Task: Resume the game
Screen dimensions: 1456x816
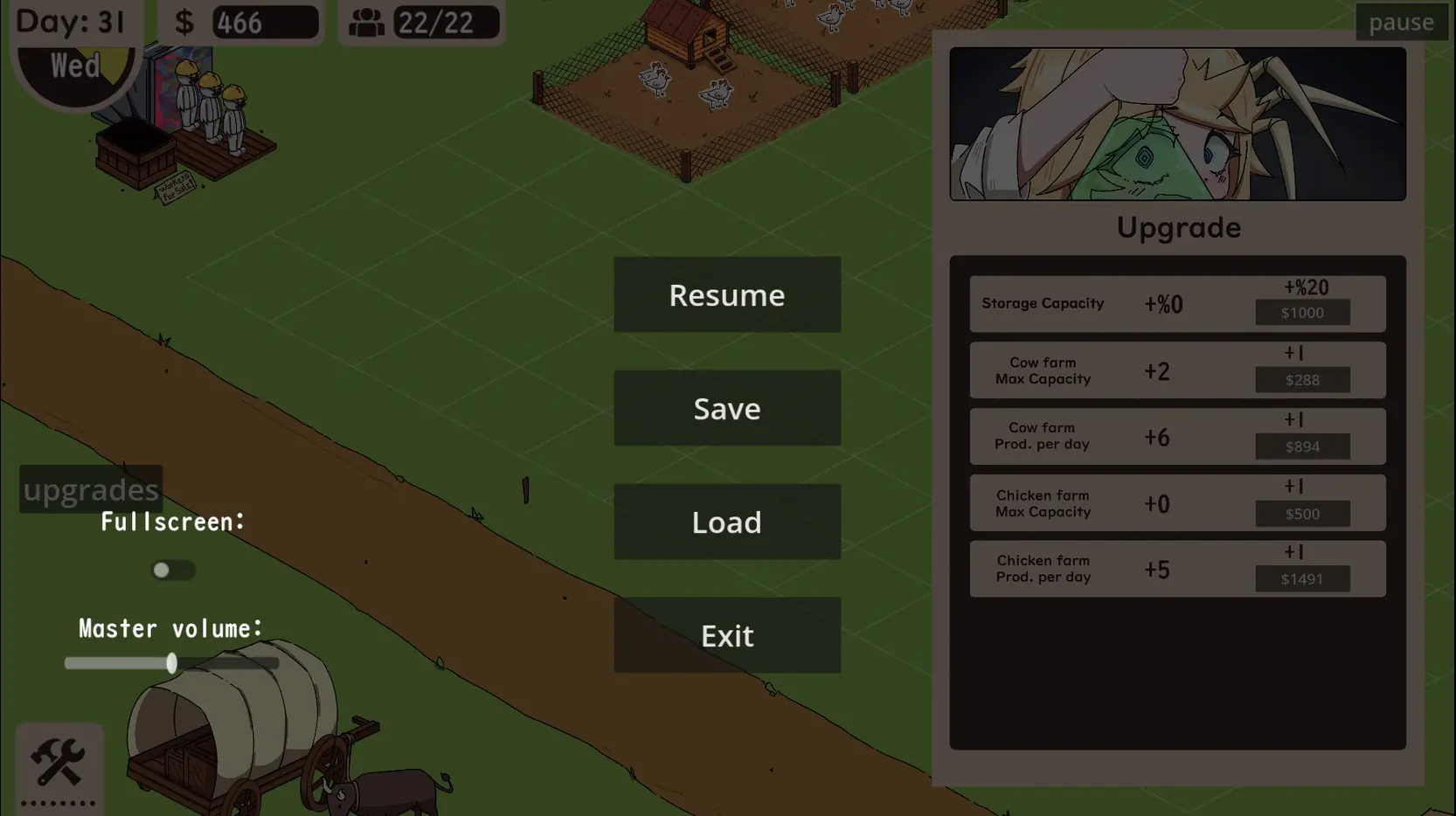Action: [727, 294]
